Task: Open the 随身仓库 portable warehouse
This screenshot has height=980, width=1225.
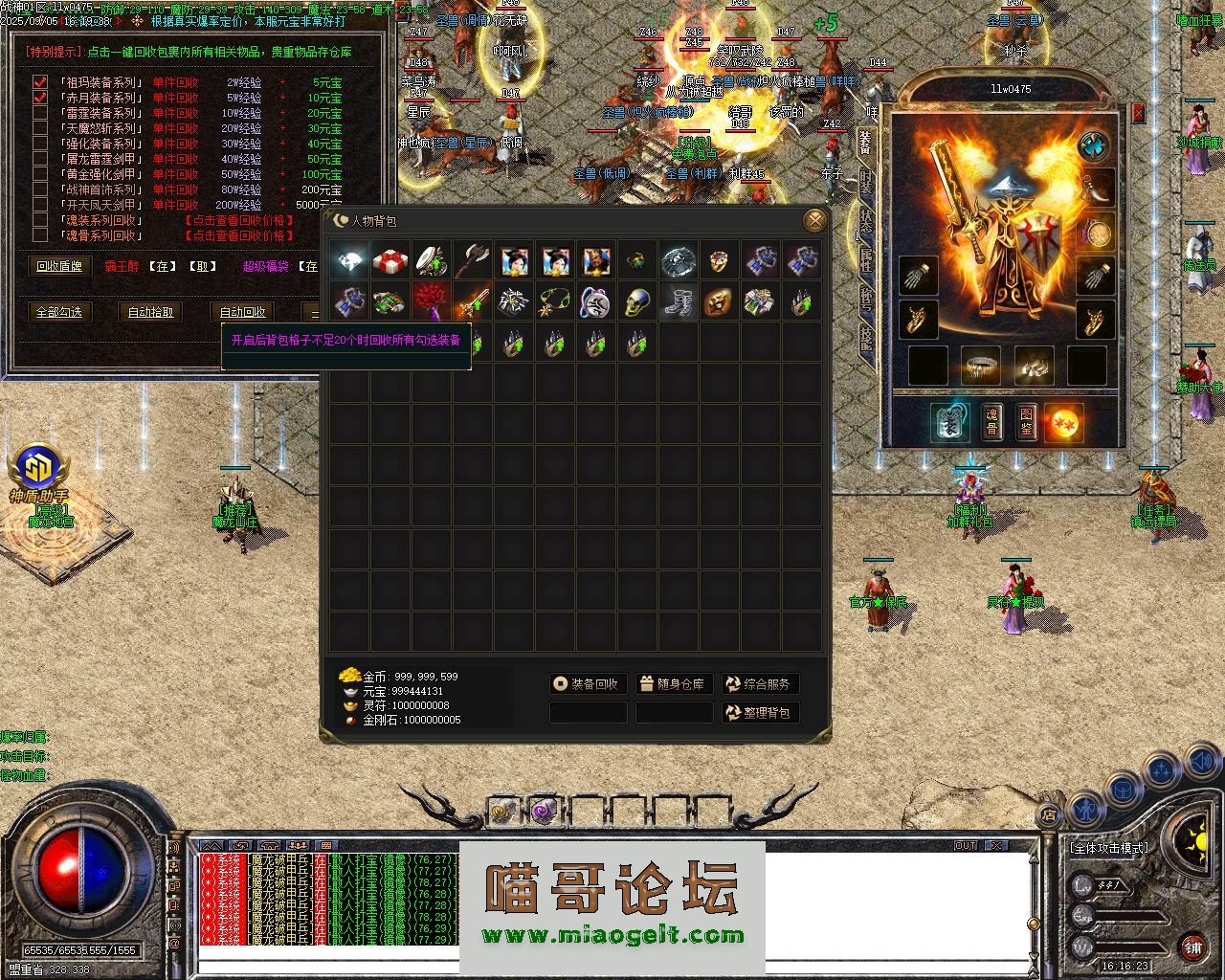Action: pyautogui.click(x=674, y=684)
